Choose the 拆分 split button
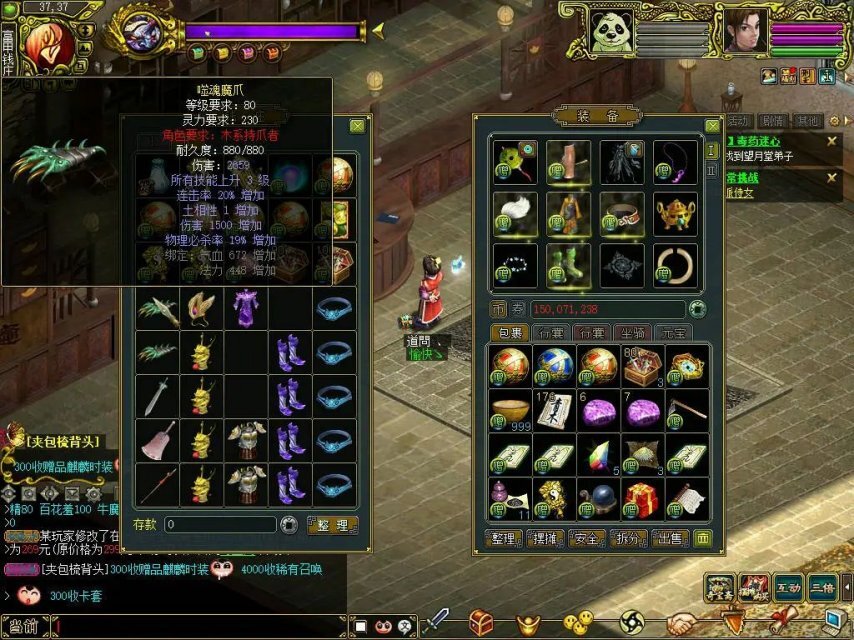 pyautogui.click(x=630, y=539)
